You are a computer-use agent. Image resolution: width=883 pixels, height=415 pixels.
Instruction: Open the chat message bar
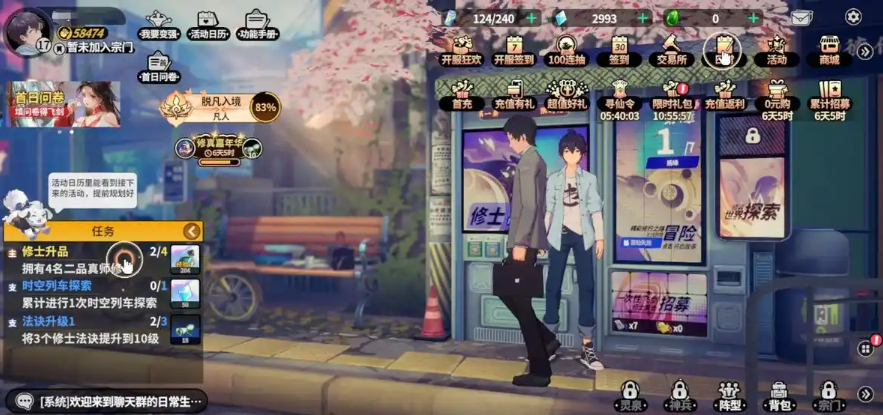tap(110, 402)
